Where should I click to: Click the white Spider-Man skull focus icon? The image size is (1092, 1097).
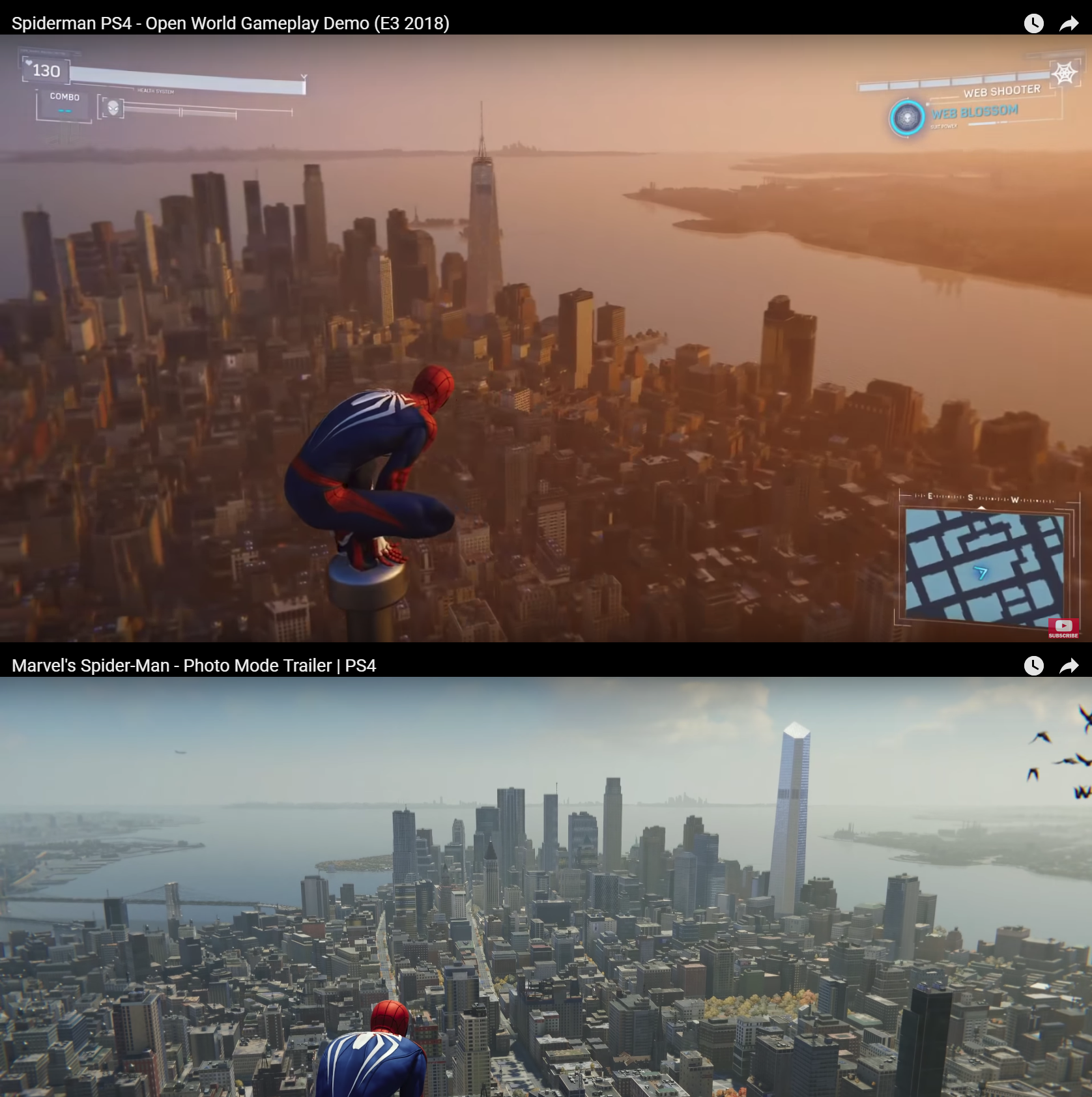point(112,108)
